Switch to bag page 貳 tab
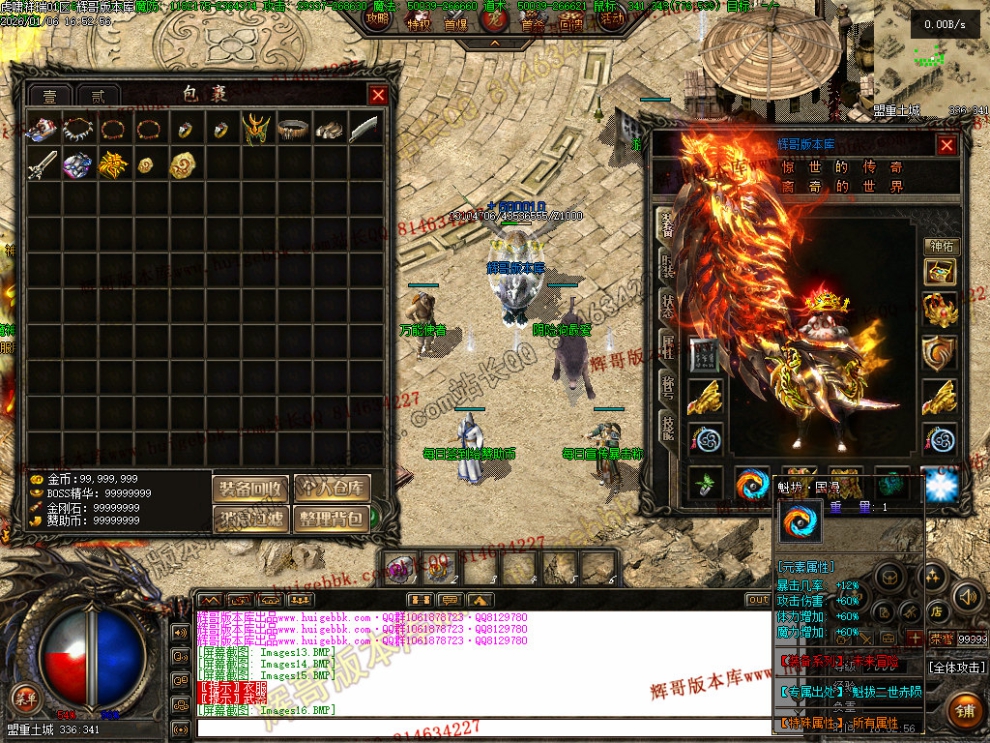 tap(97, 96)
